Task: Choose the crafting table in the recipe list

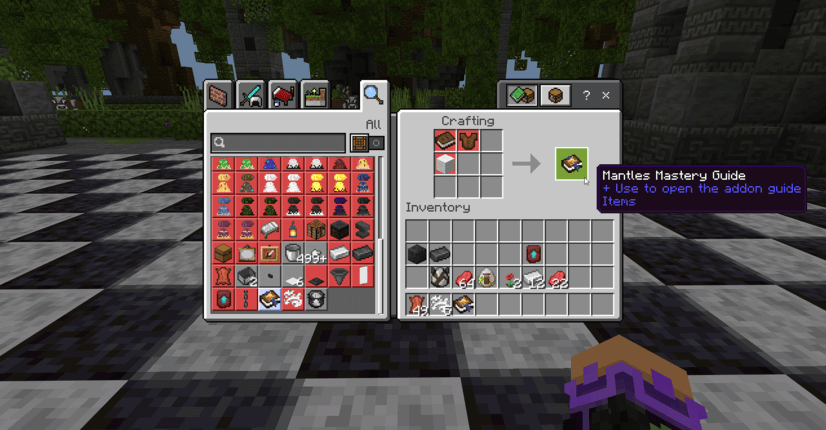Action: pyautogui.click(x=316, y=230)
